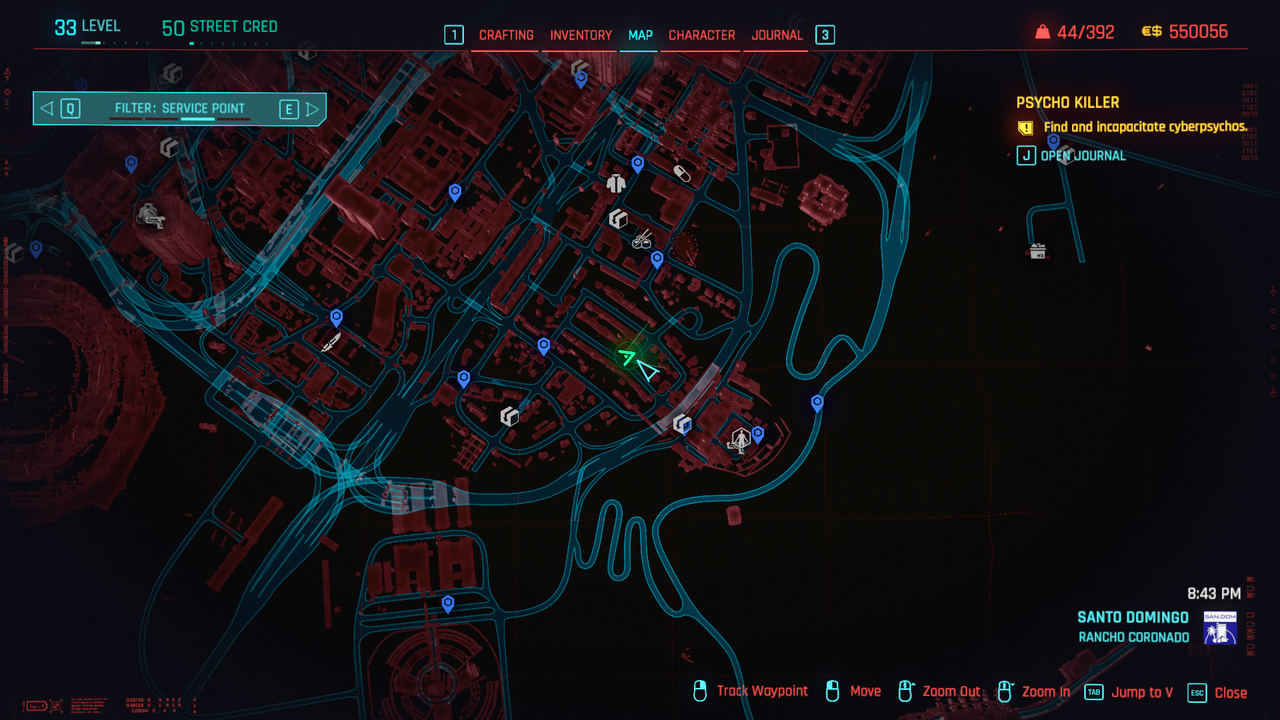
Task: Select the Map tab
Action: pyautogui.click(x=640, y=35)
